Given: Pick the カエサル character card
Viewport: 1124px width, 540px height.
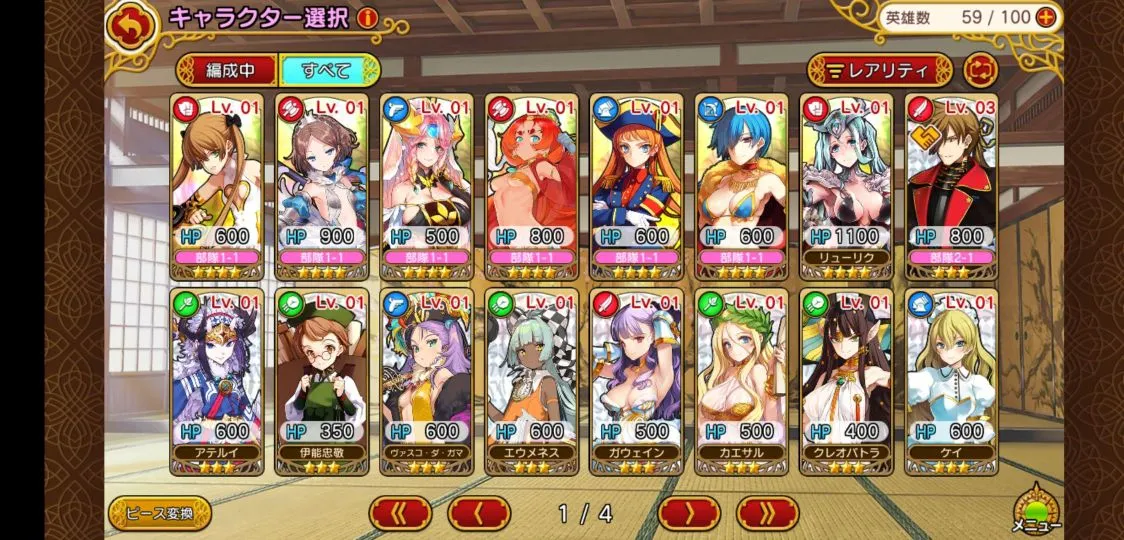Looking at the screenshot, I should click(x=741, y=381).
